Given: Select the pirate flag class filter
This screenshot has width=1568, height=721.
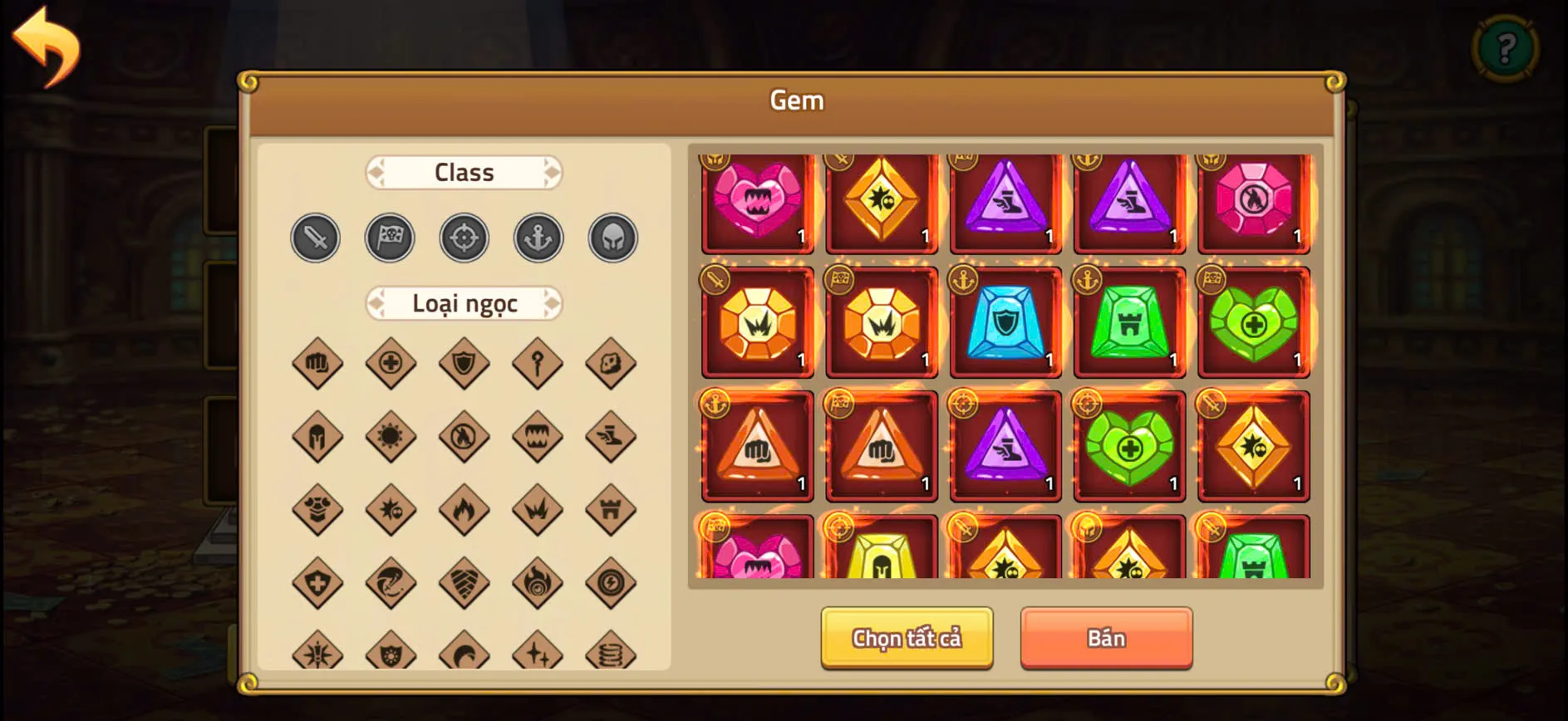Looking at the screenshot, I should point(390,238).
